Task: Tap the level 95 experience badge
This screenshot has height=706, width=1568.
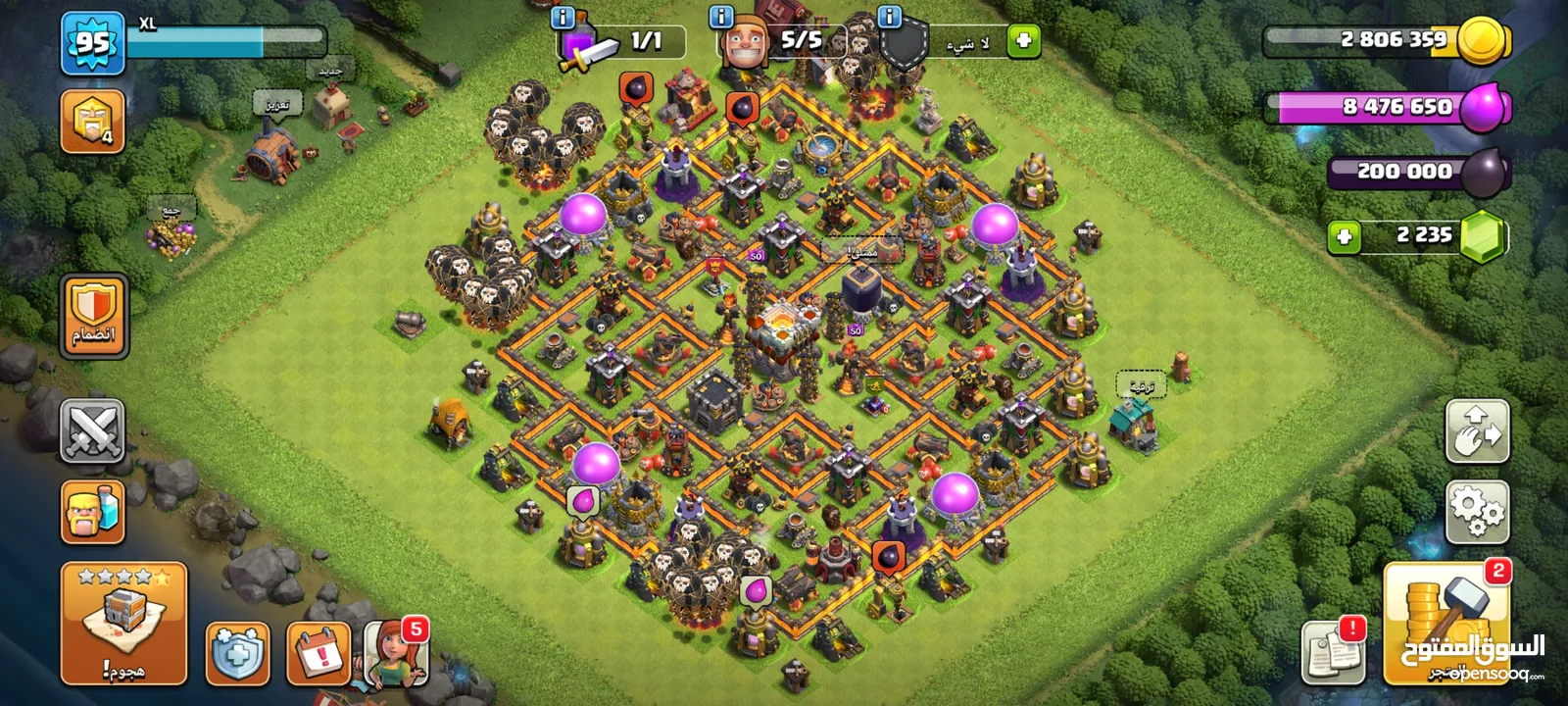Action: click(93, 43)
